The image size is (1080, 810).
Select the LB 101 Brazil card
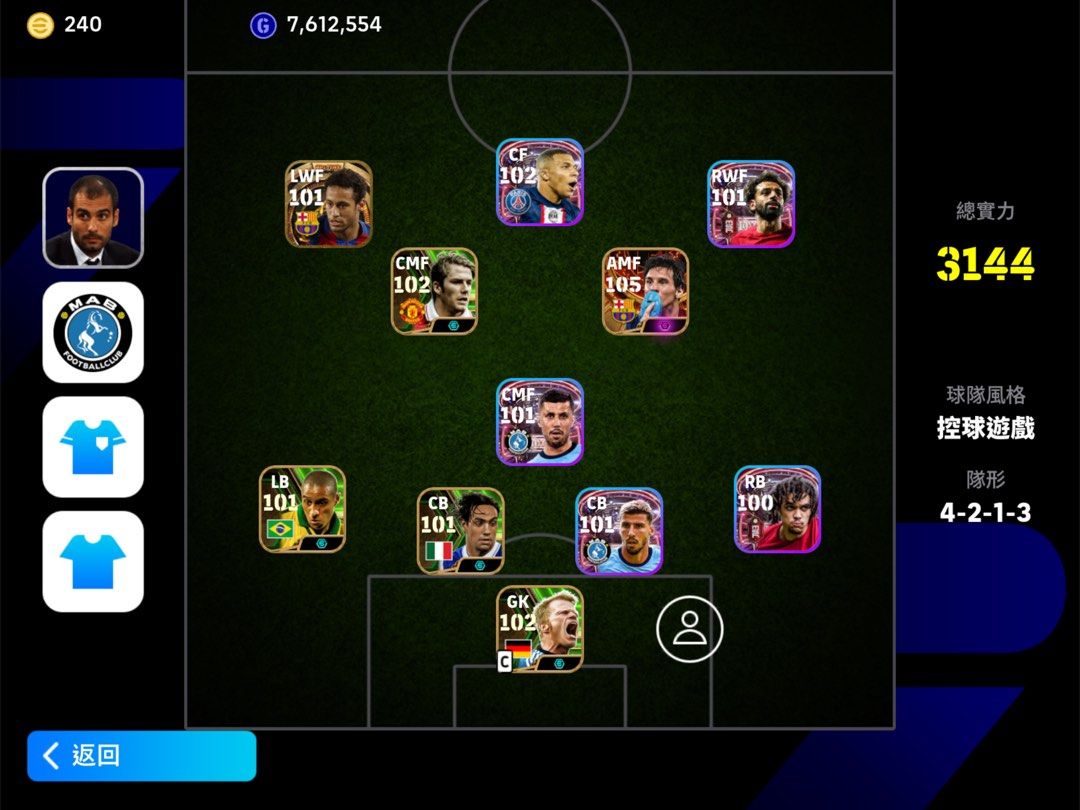coord(303,509)
